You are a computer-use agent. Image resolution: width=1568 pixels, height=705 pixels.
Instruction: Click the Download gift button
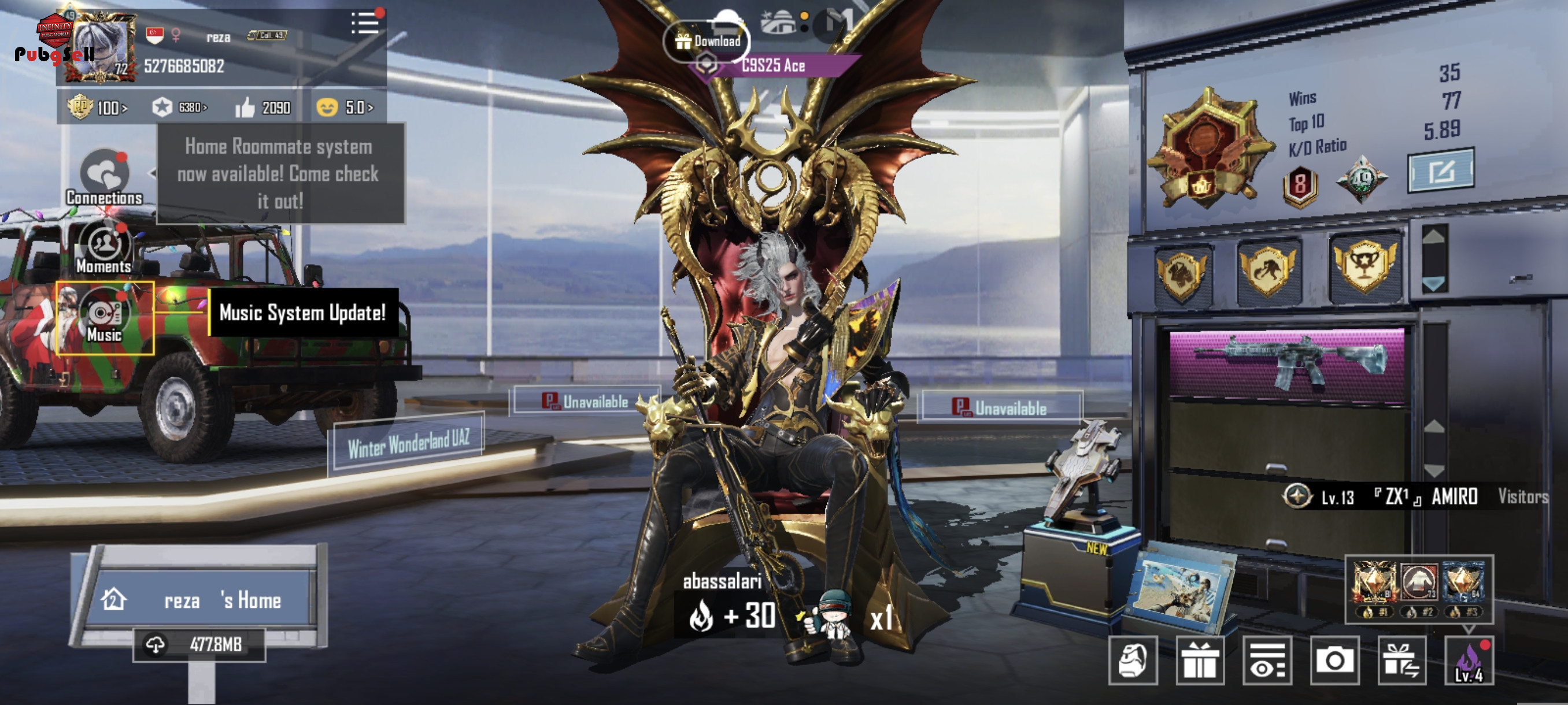click(707, 42)
